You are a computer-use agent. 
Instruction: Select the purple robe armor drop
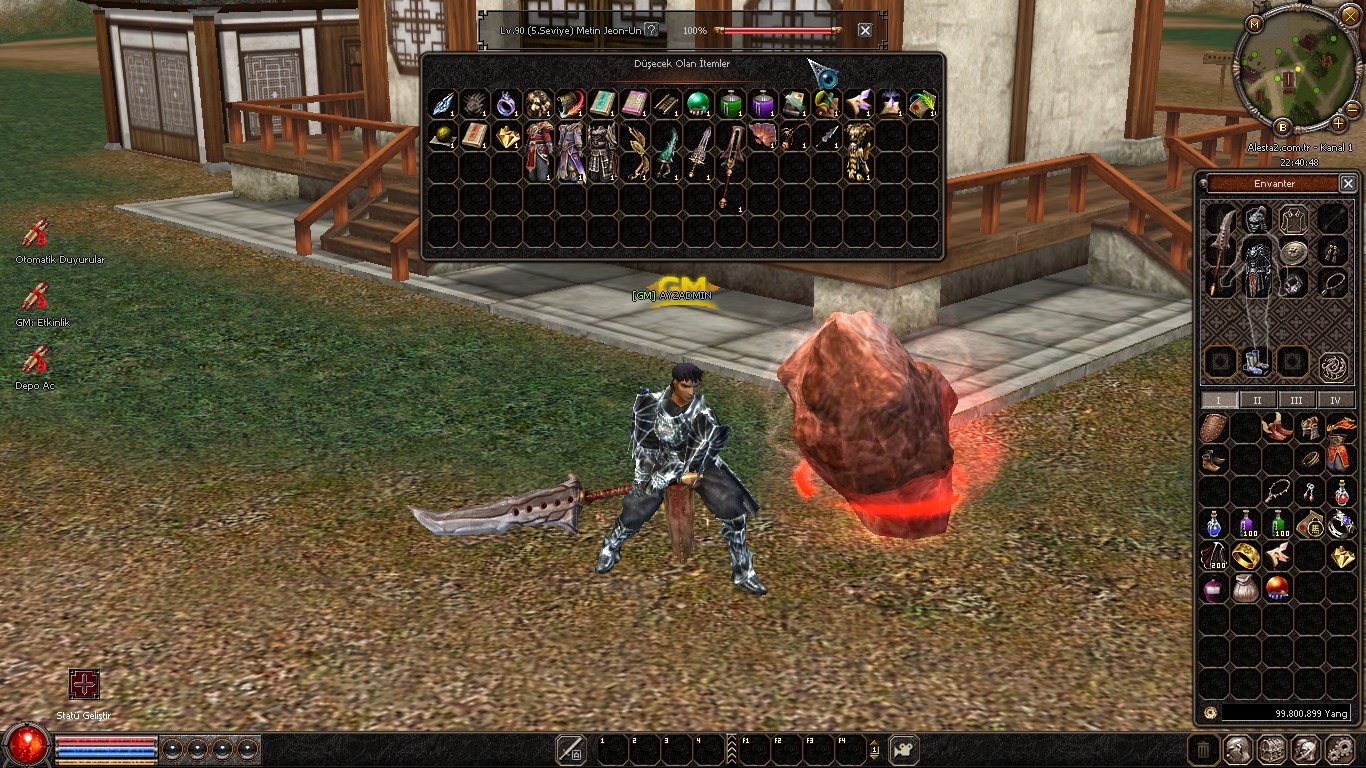571,150
